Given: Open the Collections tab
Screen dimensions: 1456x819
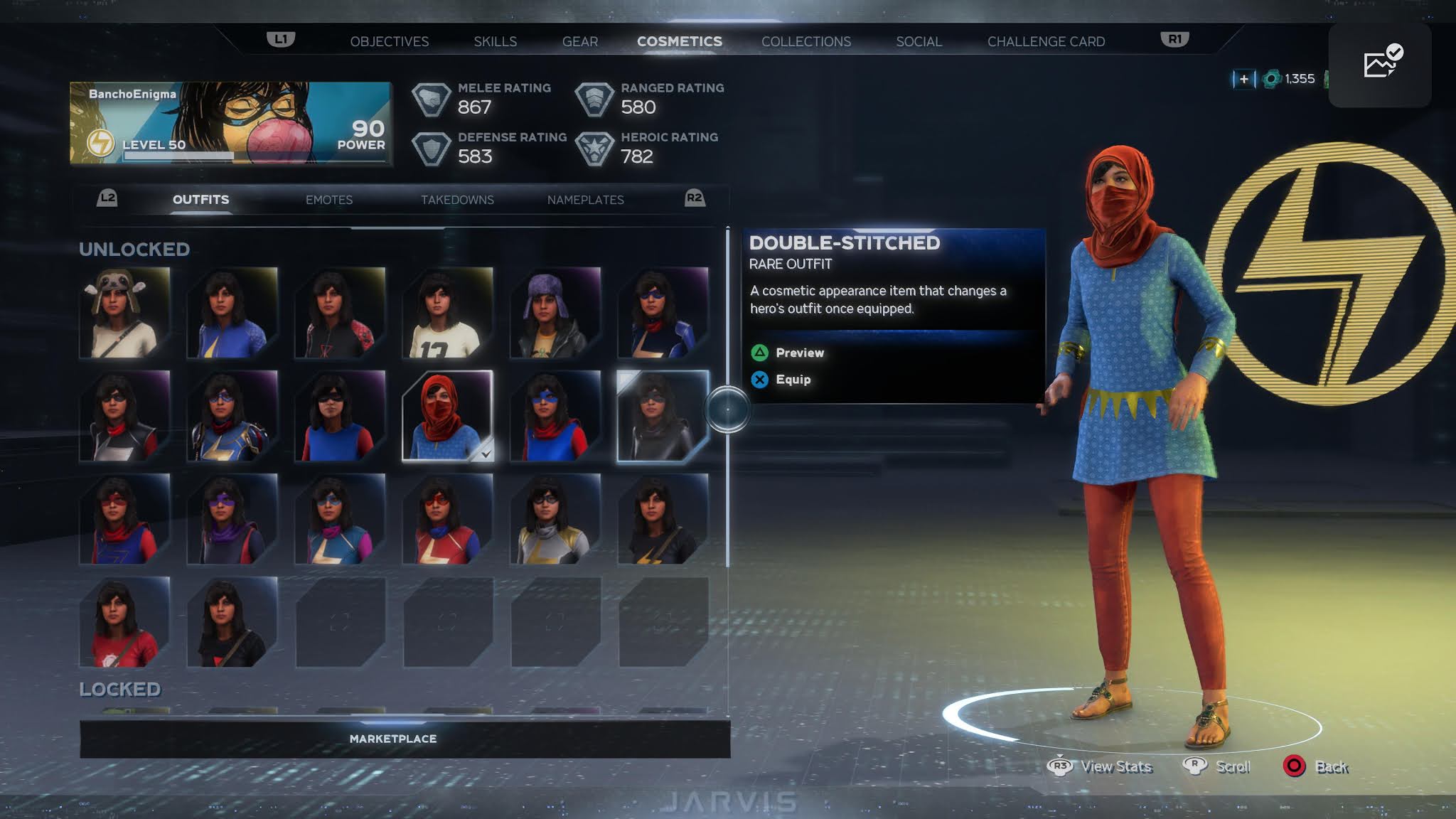Looking at the screenshot, I should [805, 41].
